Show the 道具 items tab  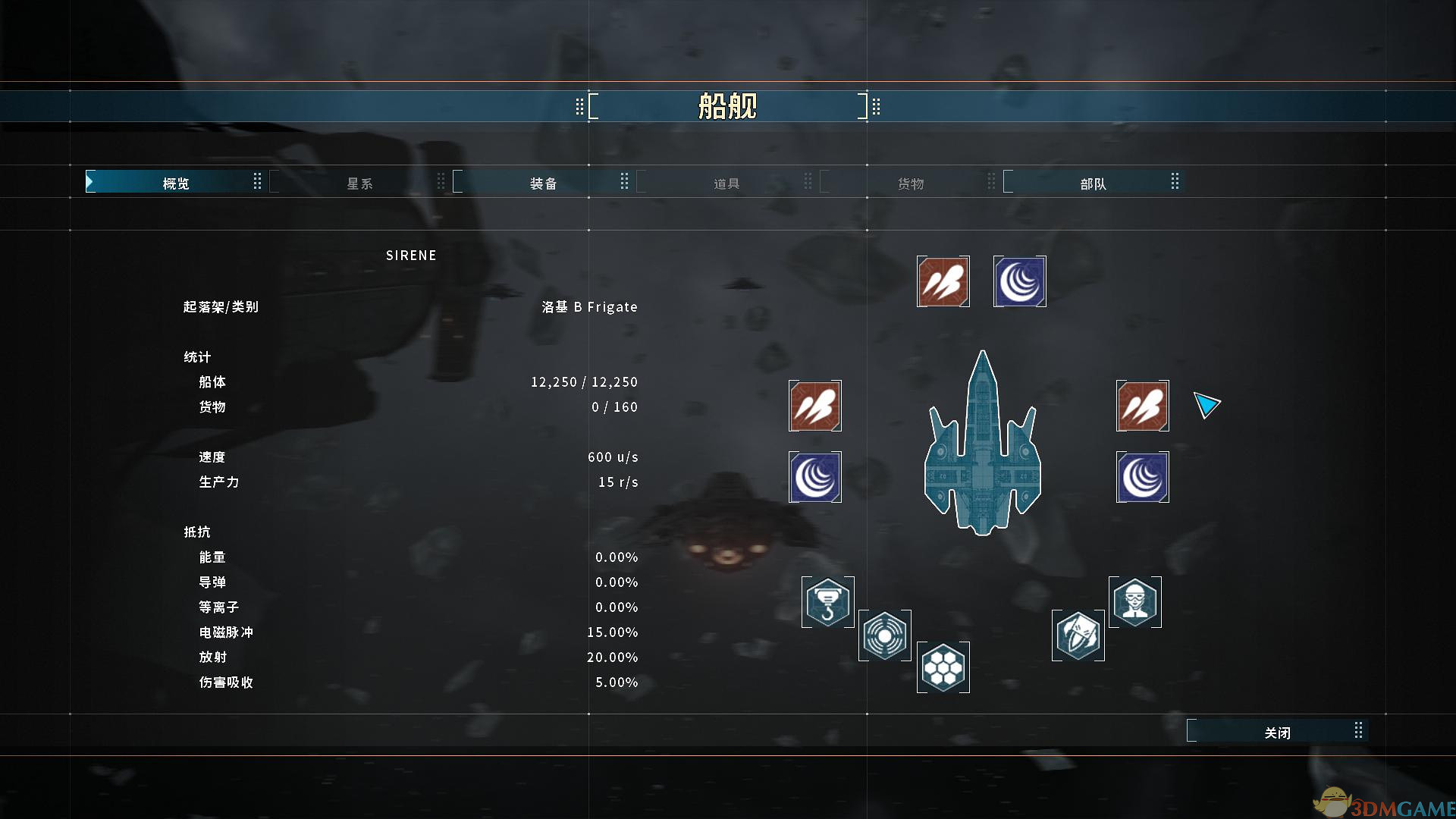click(x=726, y=183)
